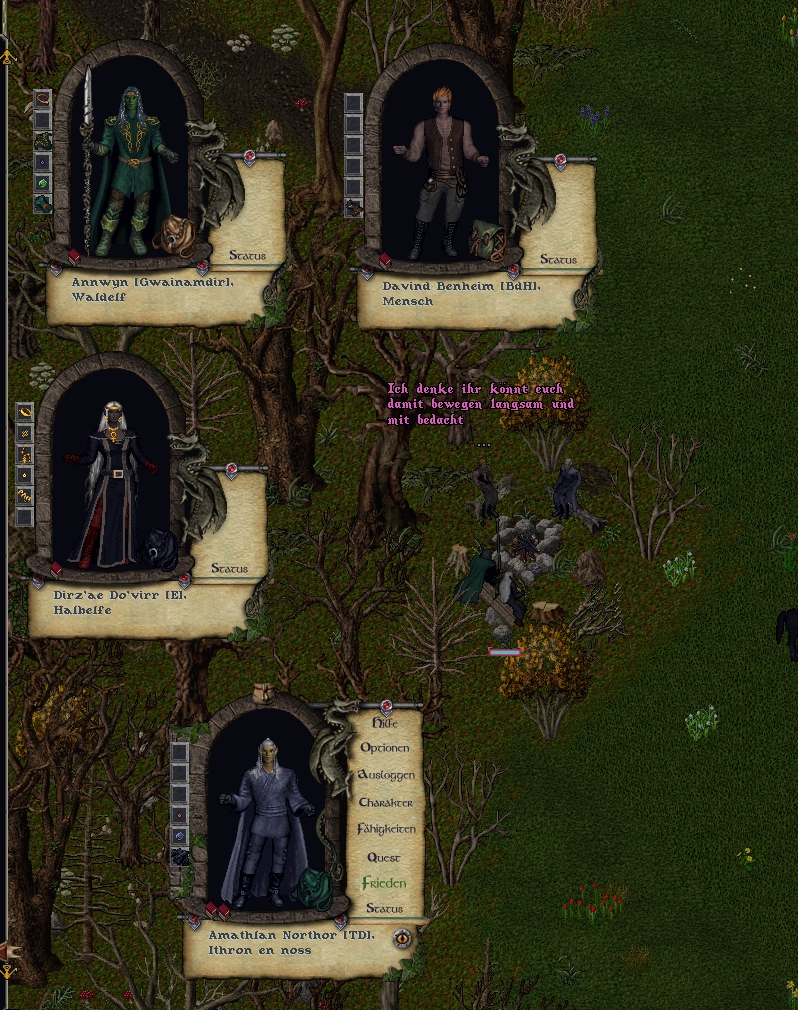The image size is (798, 1010).
Task: Open Status on Davind Benheim's paperdoll
Action: (x=558, y=260)
